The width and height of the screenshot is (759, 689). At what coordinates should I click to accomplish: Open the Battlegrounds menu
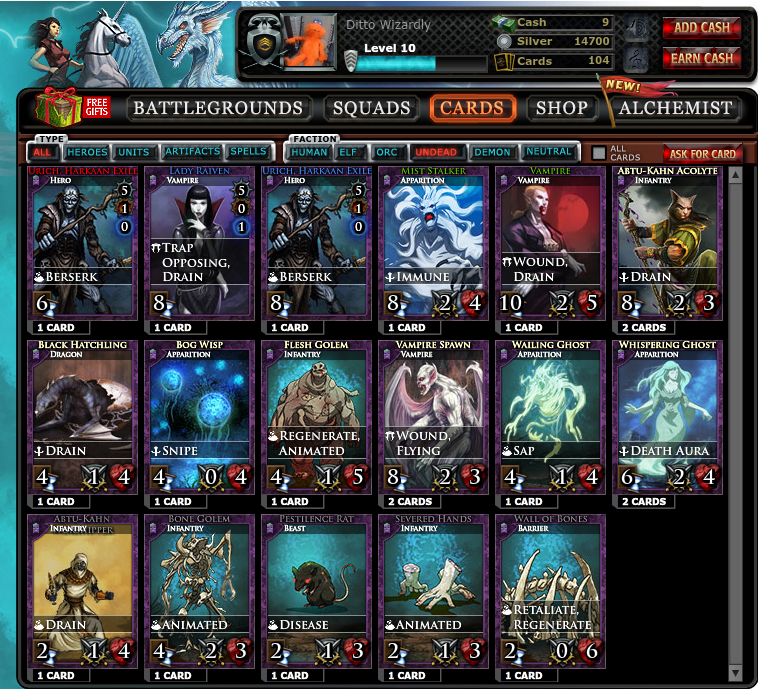(x=218, y=108)
